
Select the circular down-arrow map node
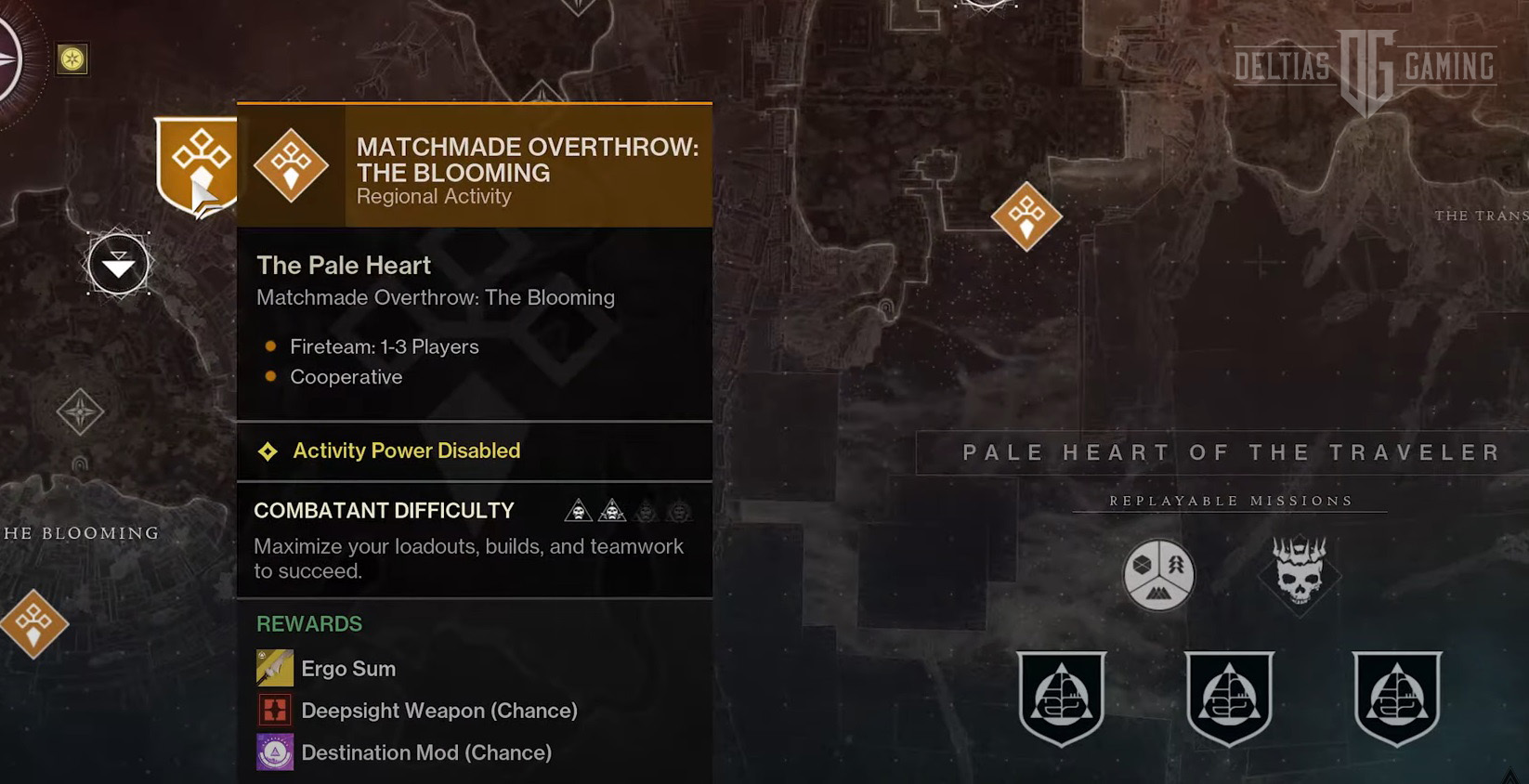click(x=118, y=265)
